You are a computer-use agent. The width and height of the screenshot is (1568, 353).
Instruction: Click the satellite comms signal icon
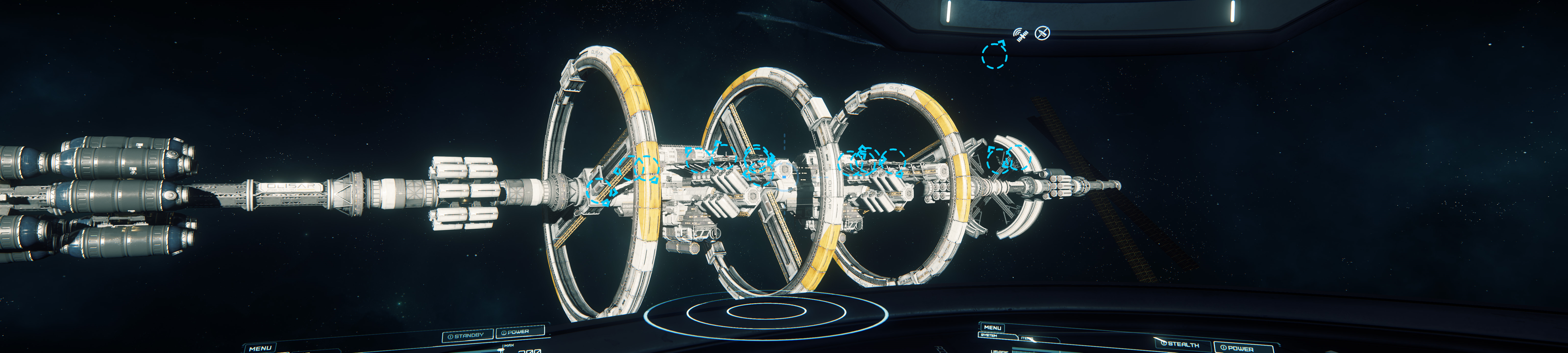click(x=1021, y=35)
